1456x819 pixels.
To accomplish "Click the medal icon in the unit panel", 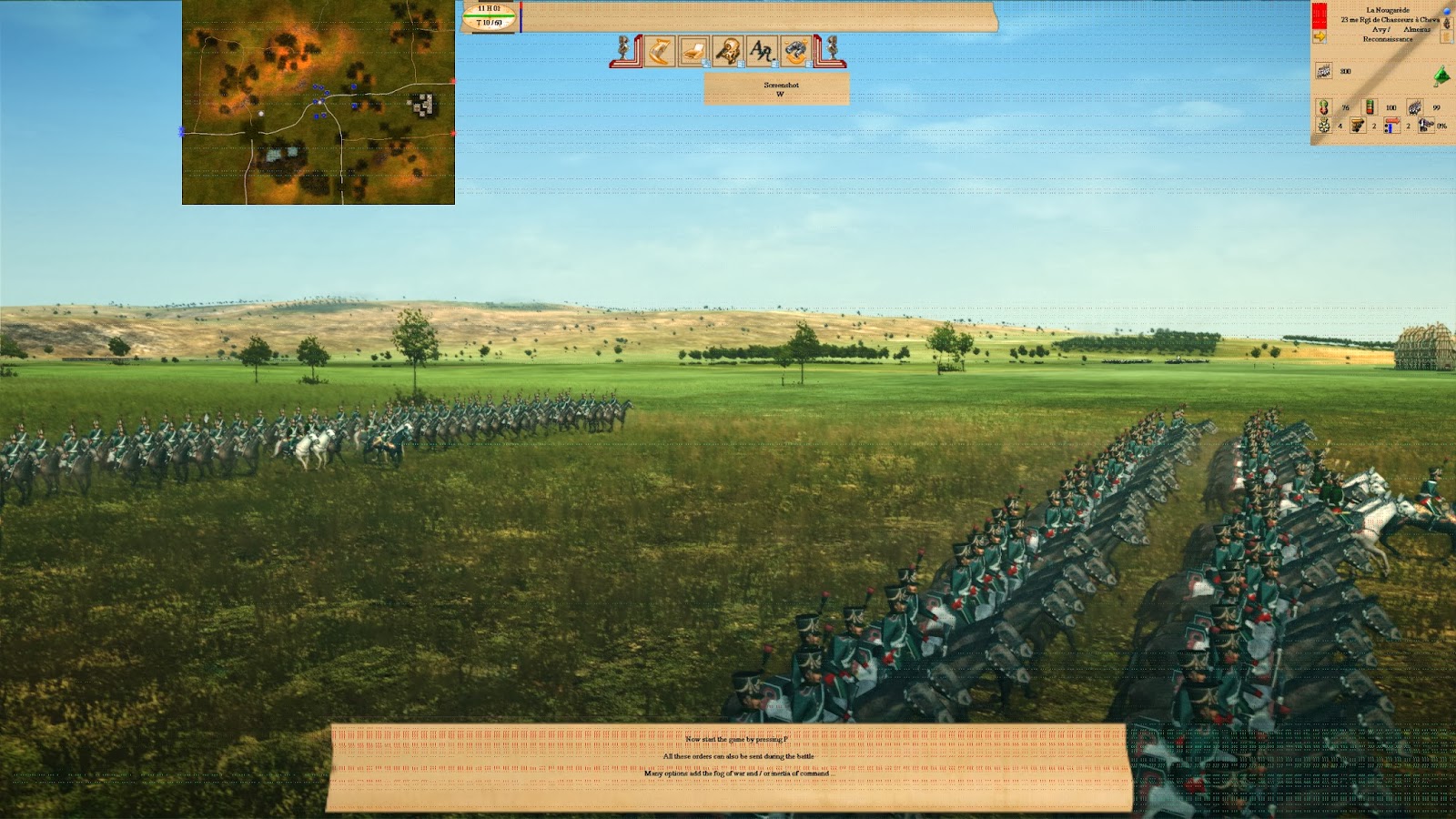I will coord(1324,126).
